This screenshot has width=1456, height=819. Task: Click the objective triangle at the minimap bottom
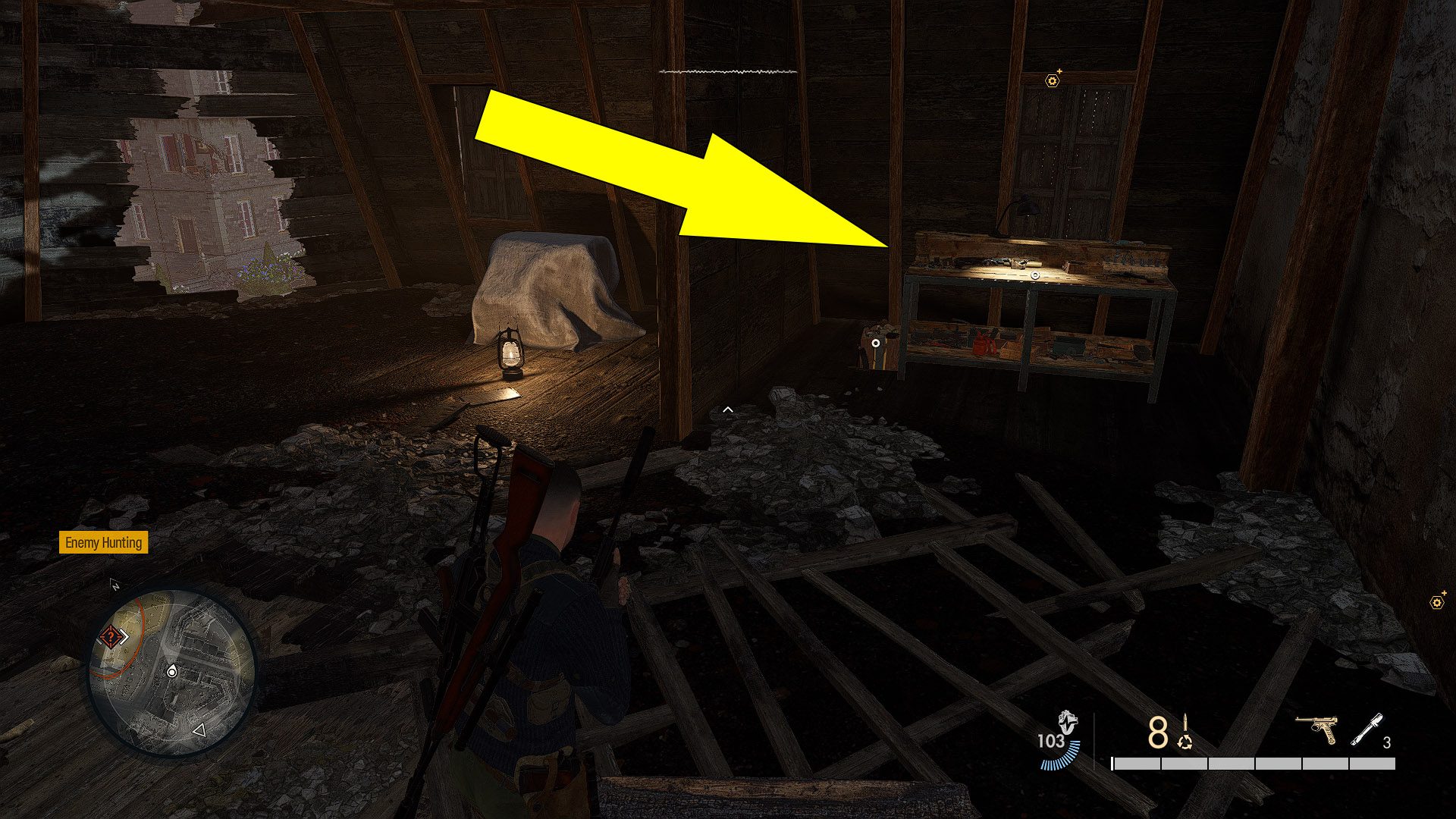199,730
